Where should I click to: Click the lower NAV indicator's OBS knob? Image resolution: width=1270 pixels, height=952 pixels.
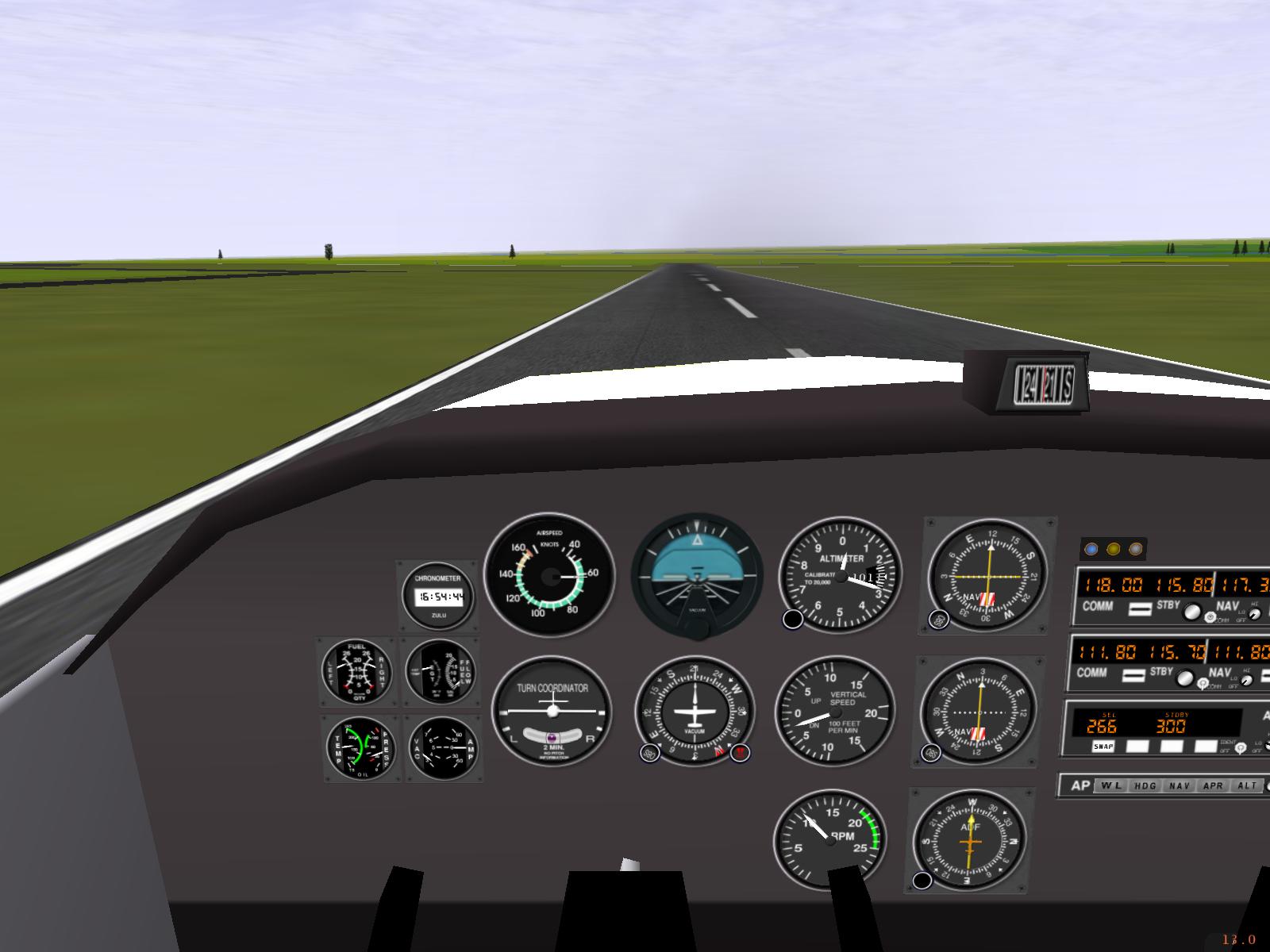tap(931, 753)
